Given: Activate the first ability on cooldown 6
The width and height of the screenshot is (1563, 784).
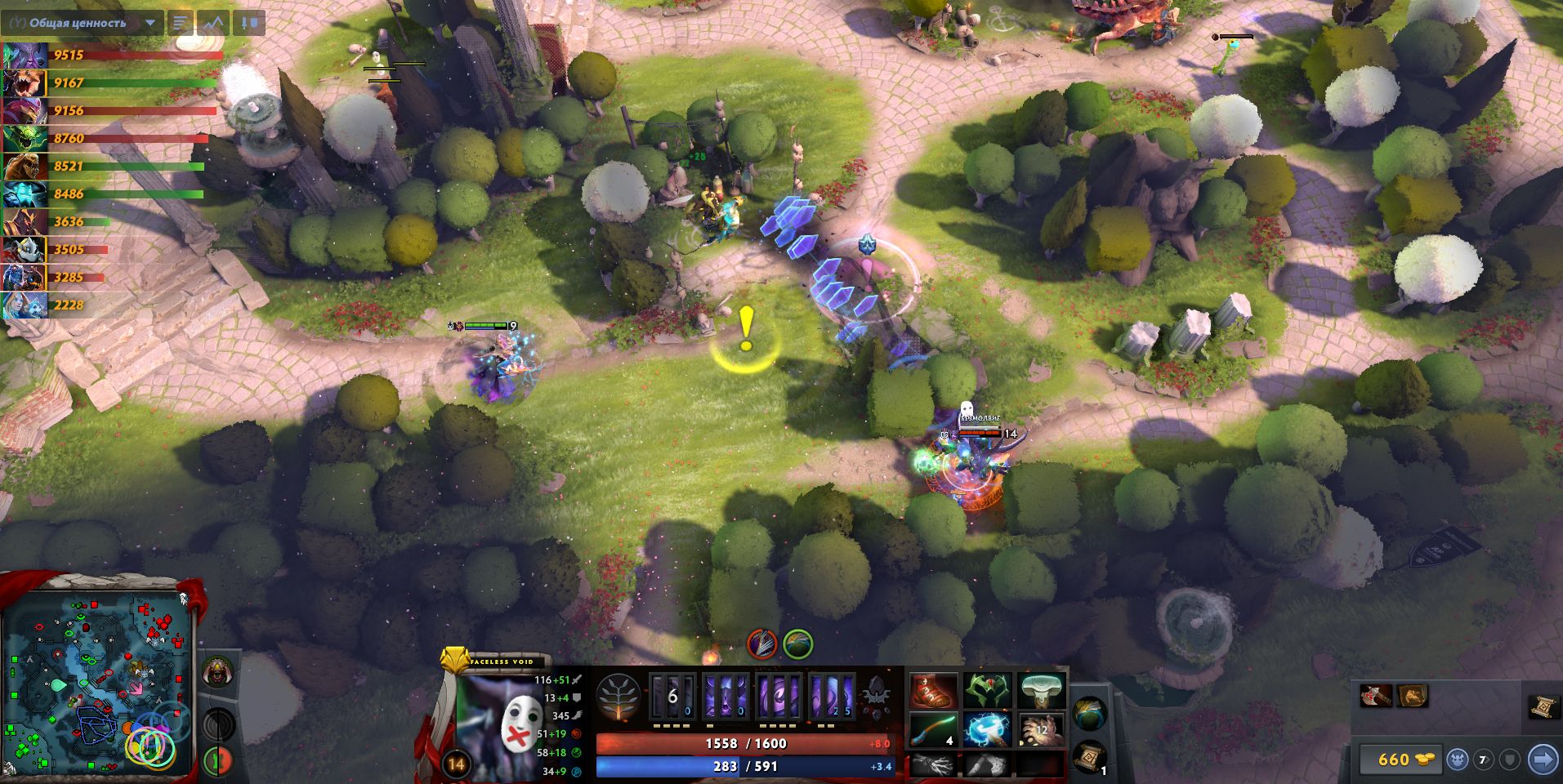Looking at the screenshot, I should [x=672, y=697].
